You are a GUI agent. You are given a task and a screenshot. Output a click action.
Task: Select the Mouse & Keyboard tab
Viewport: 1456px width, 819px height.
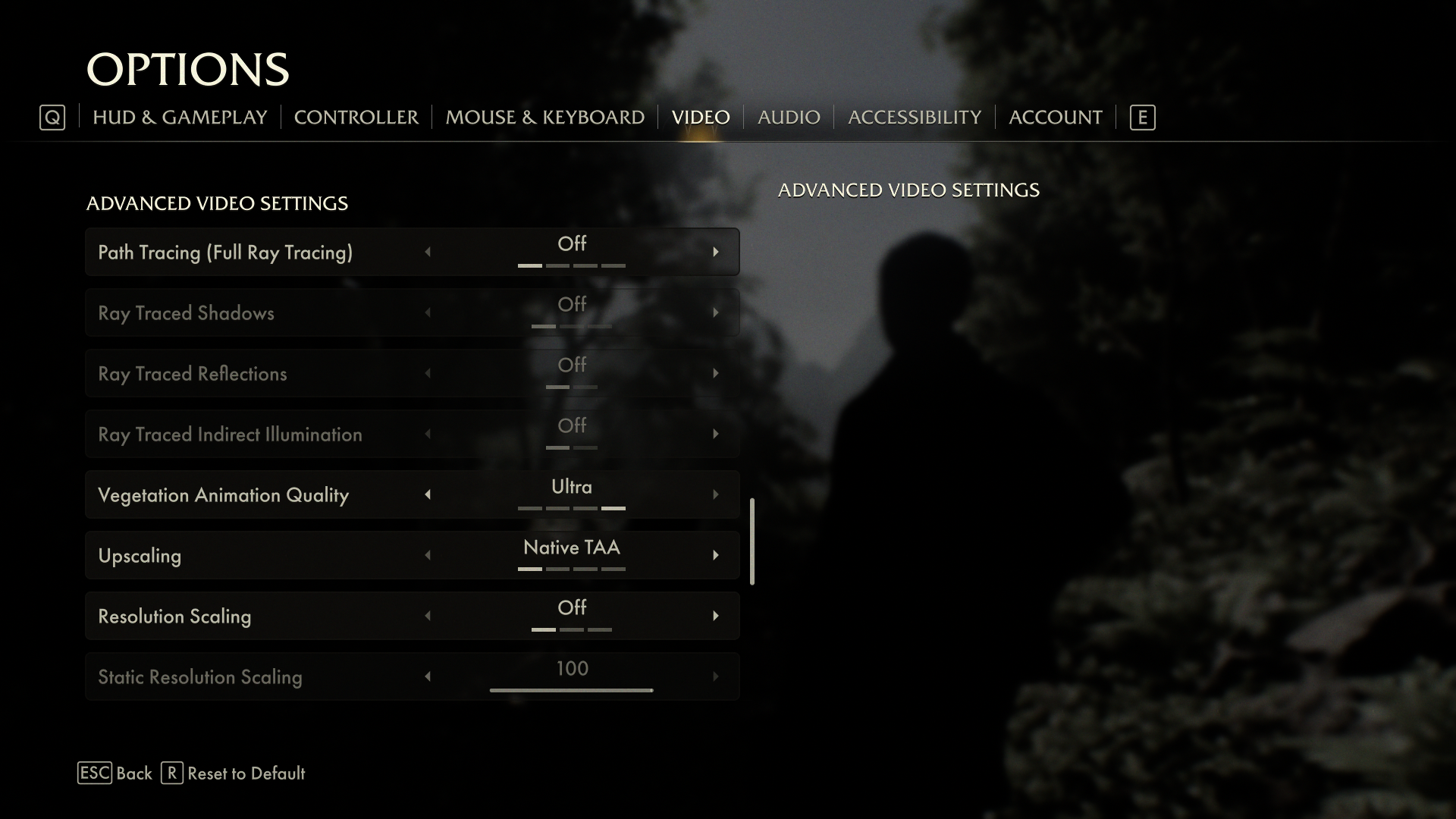[x=544, y=118]
